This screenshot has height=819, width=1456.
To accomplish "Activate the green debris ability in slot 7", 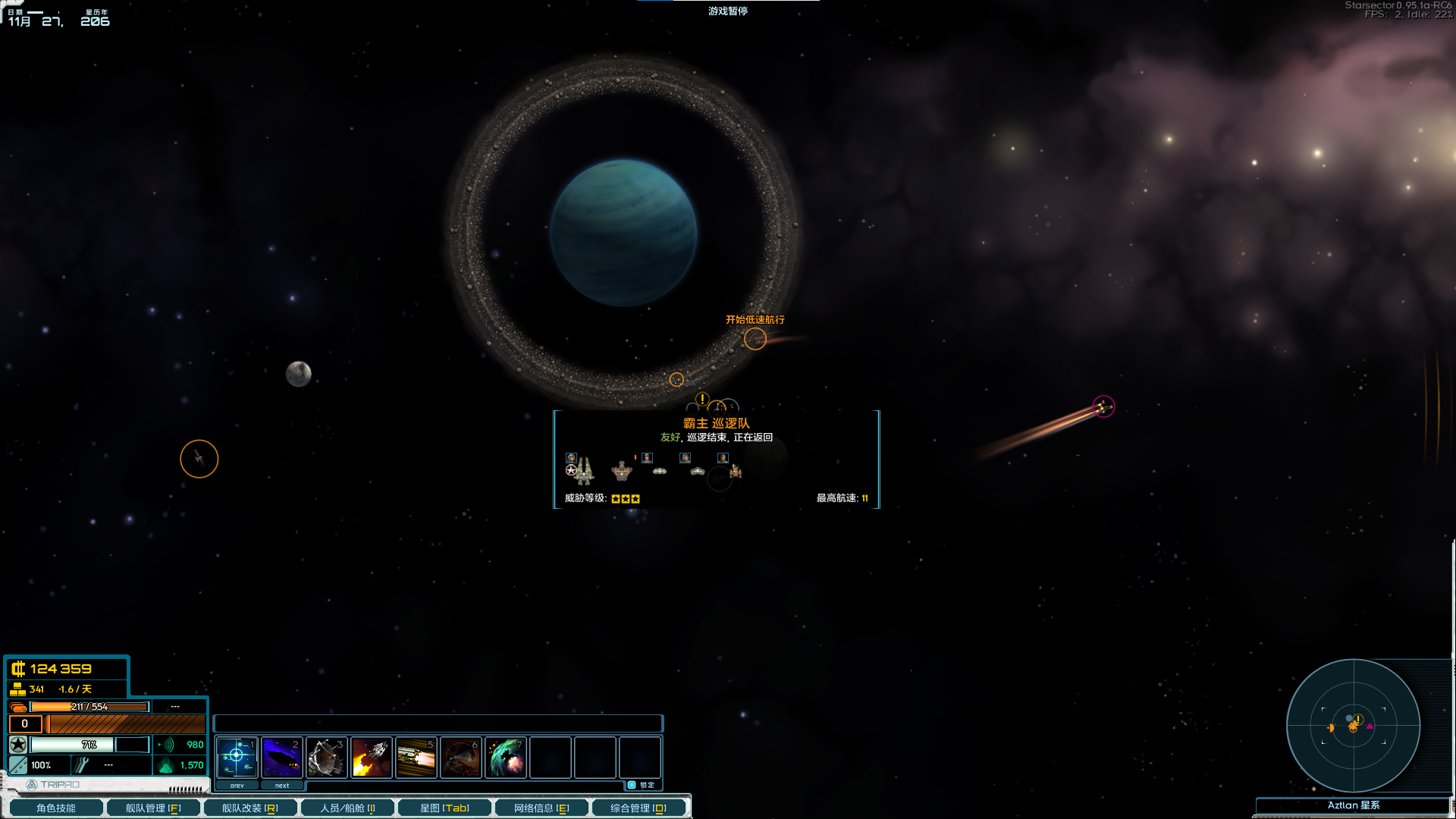I will coord(505,756).
